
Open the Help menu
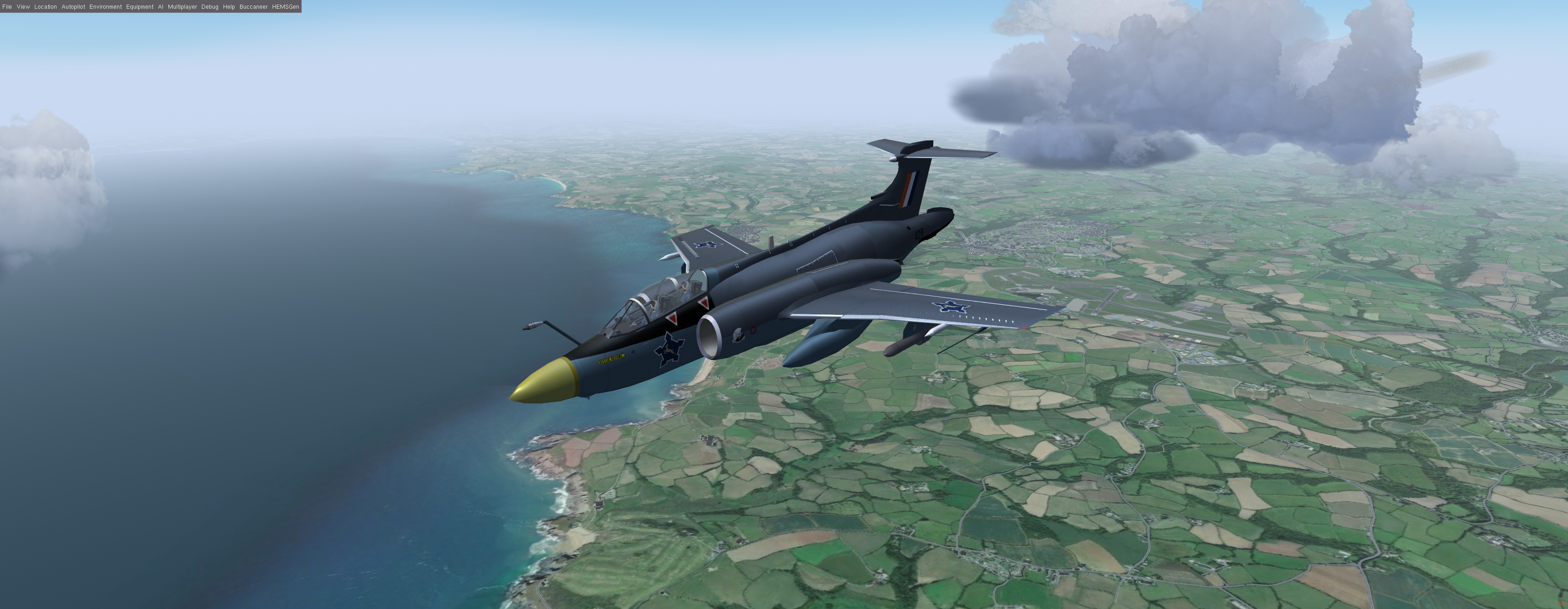tap(229, 7)
